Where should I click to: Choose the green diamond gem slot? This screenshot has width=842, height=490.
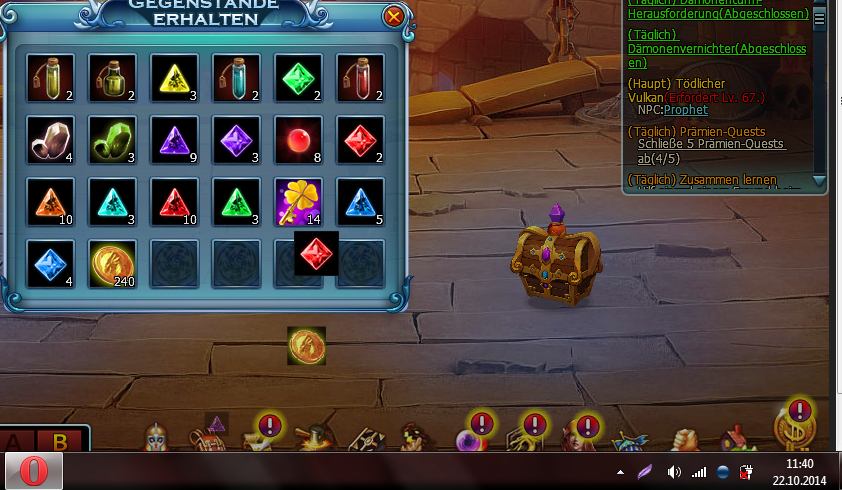pos(298,77)
